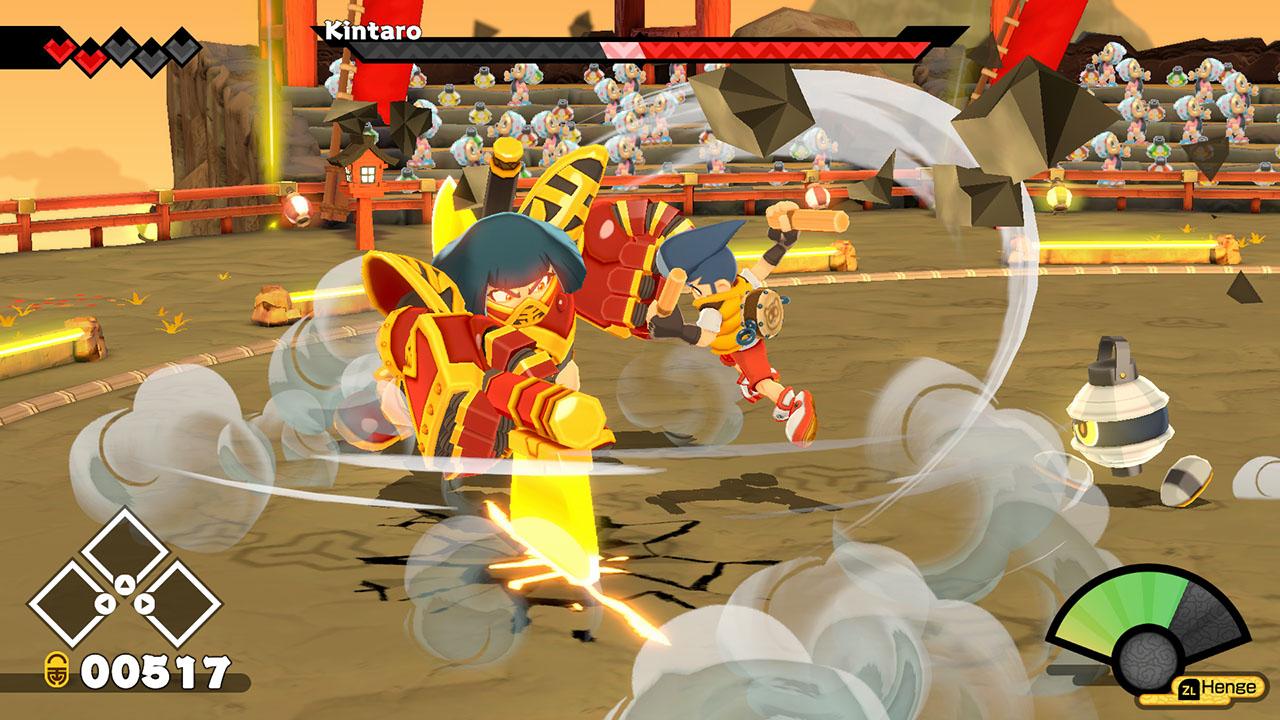The width and height of the screenshot is (1280, 720).
Task: Choose the item diamond beside the left arrow
Action: point(71,603)
